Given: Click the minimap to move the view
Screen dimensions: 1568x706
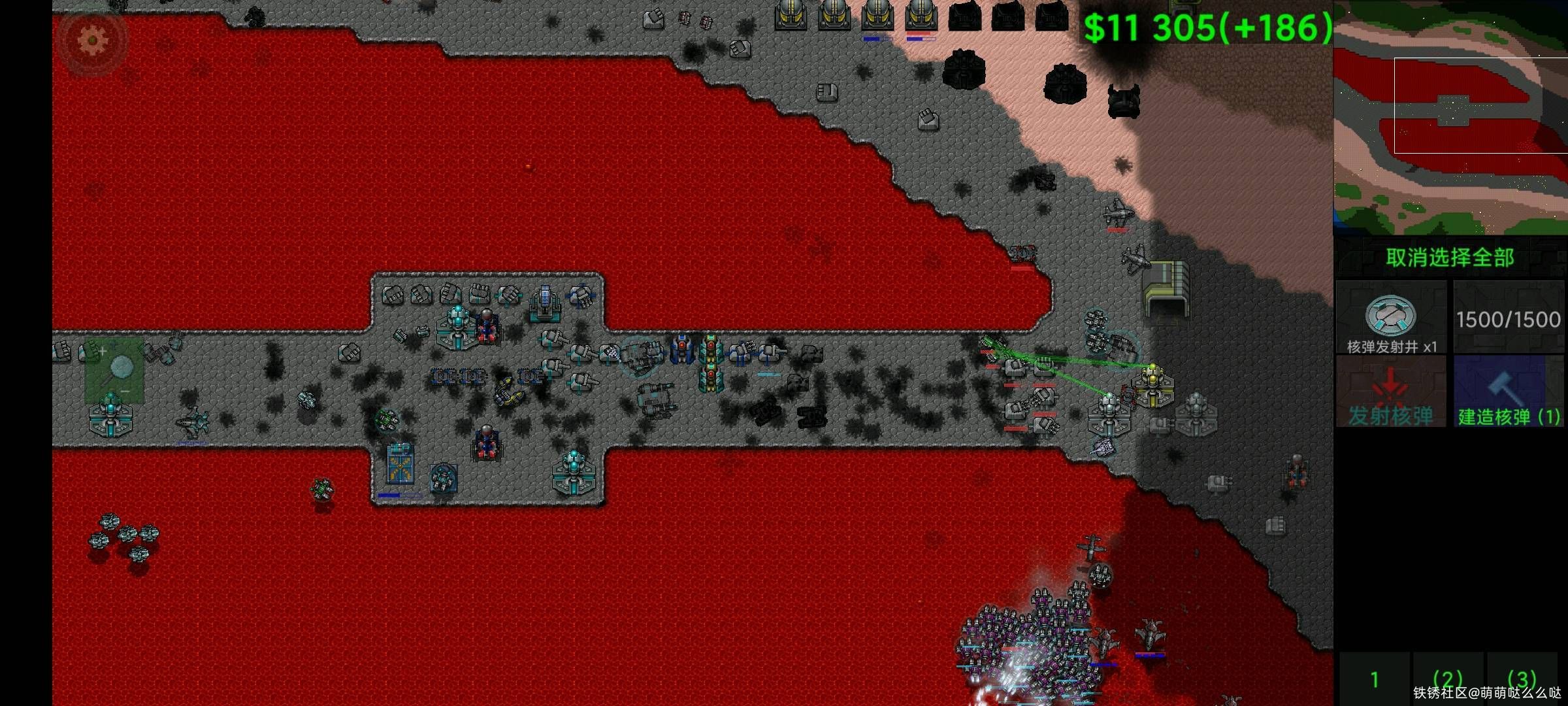Looking at the screenshot, I should [x=1450, y=118].
